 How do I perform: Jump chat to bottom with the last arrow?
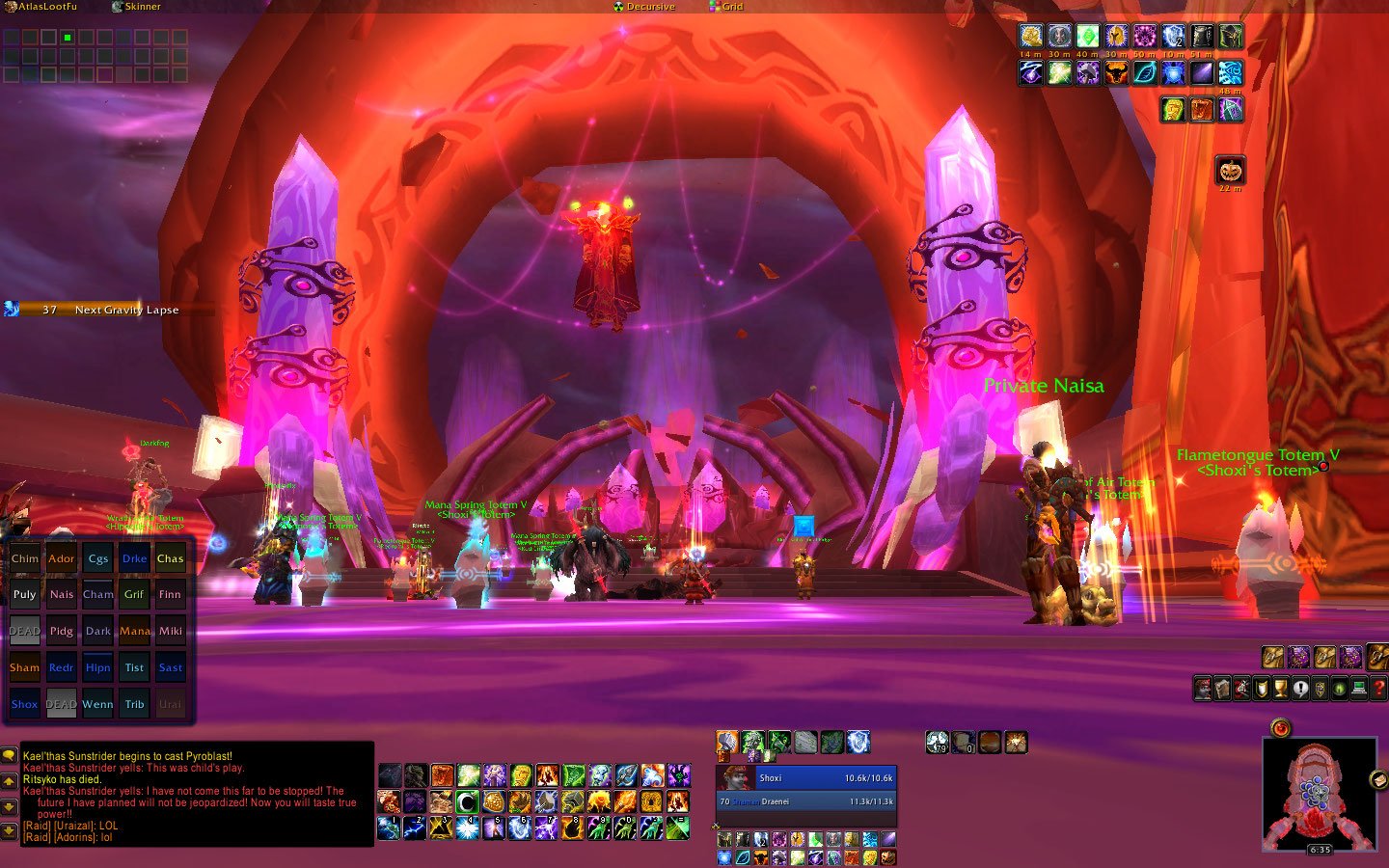click(9, 829)
